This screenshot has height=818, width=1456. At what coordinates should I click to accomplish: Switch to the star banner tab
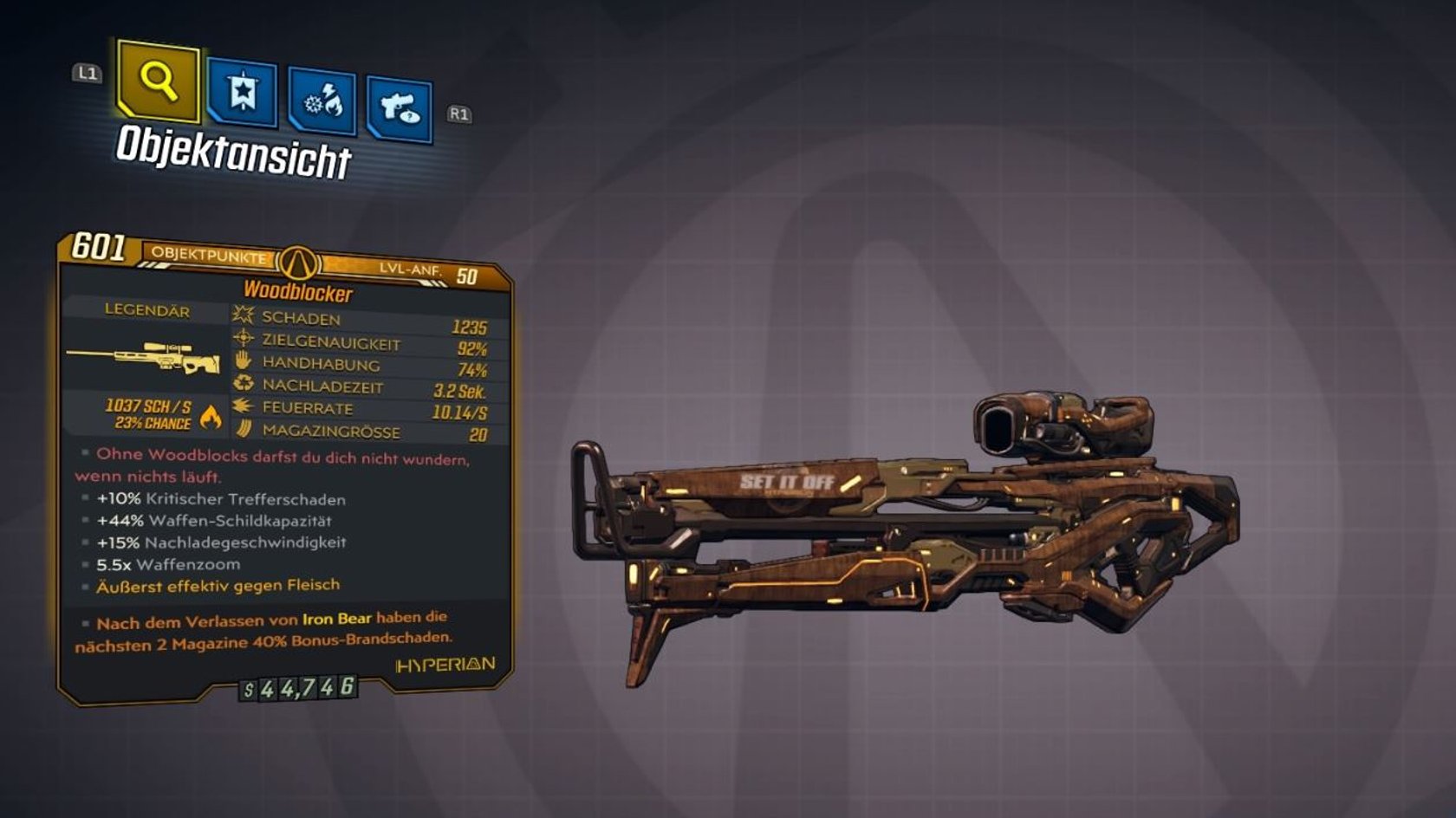[243, 93]
